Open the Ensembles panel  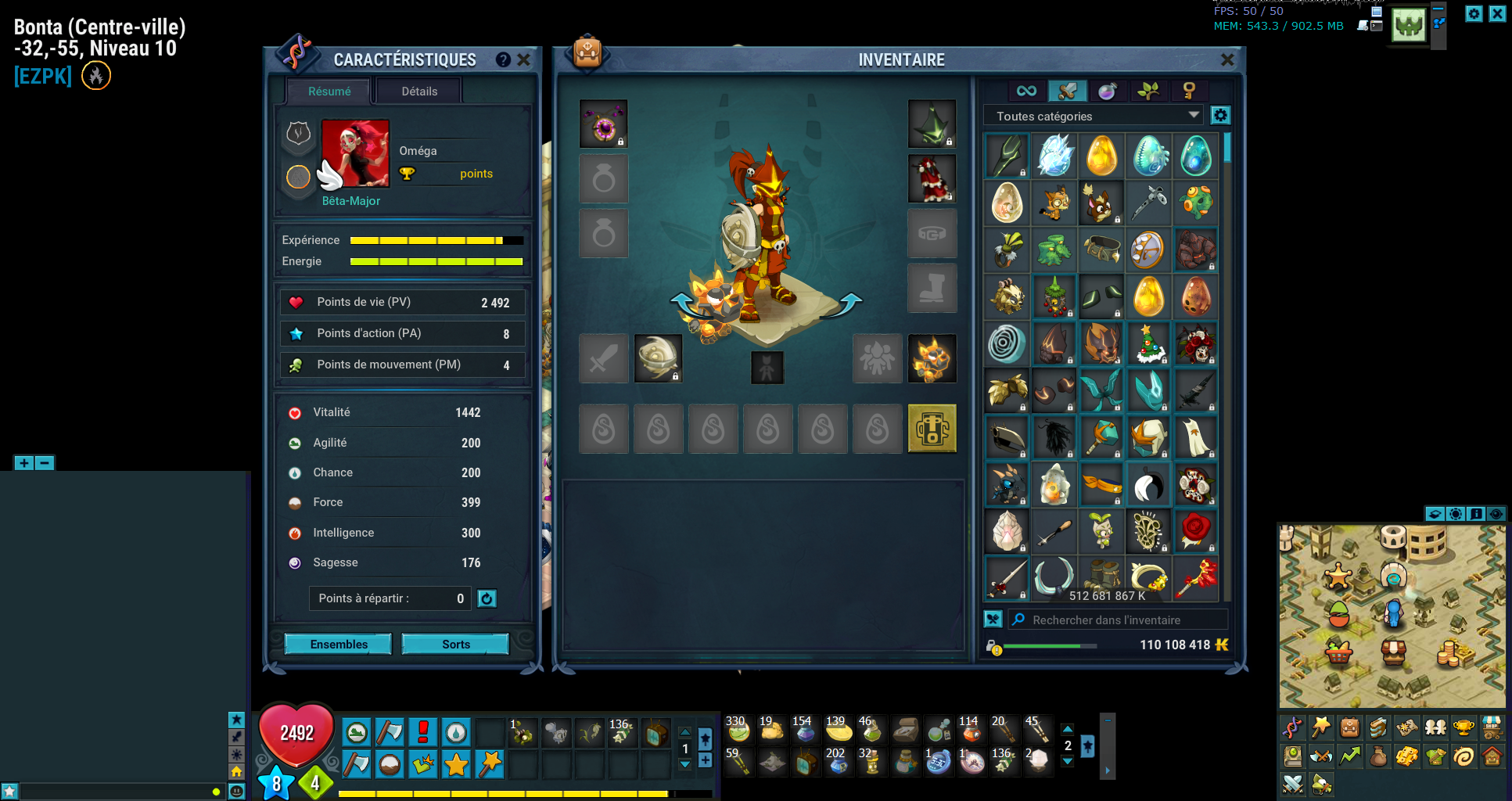pos(338,644)
